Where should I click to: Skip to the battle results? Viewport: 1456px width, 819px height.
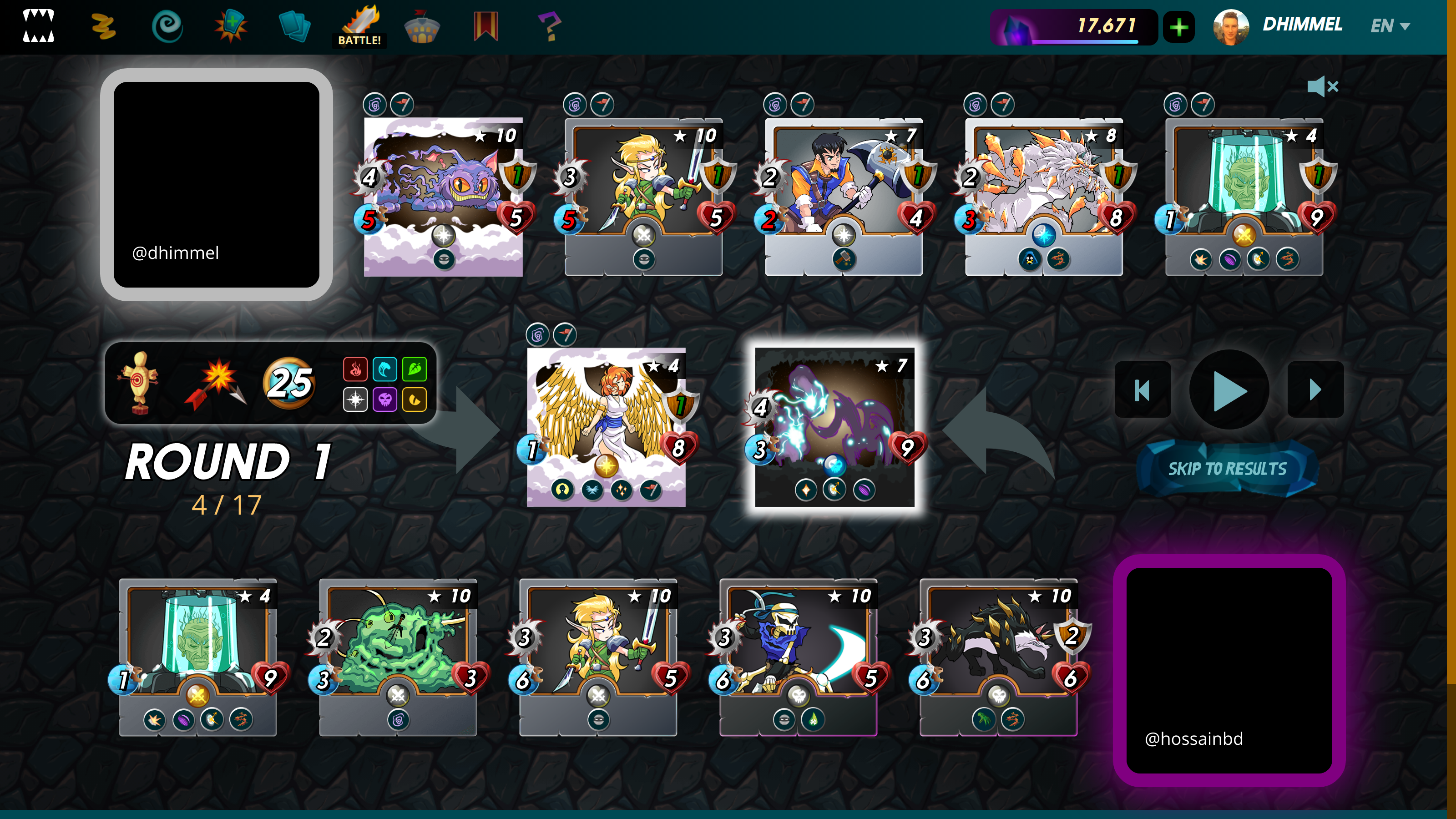click(x=1227, y=469)
